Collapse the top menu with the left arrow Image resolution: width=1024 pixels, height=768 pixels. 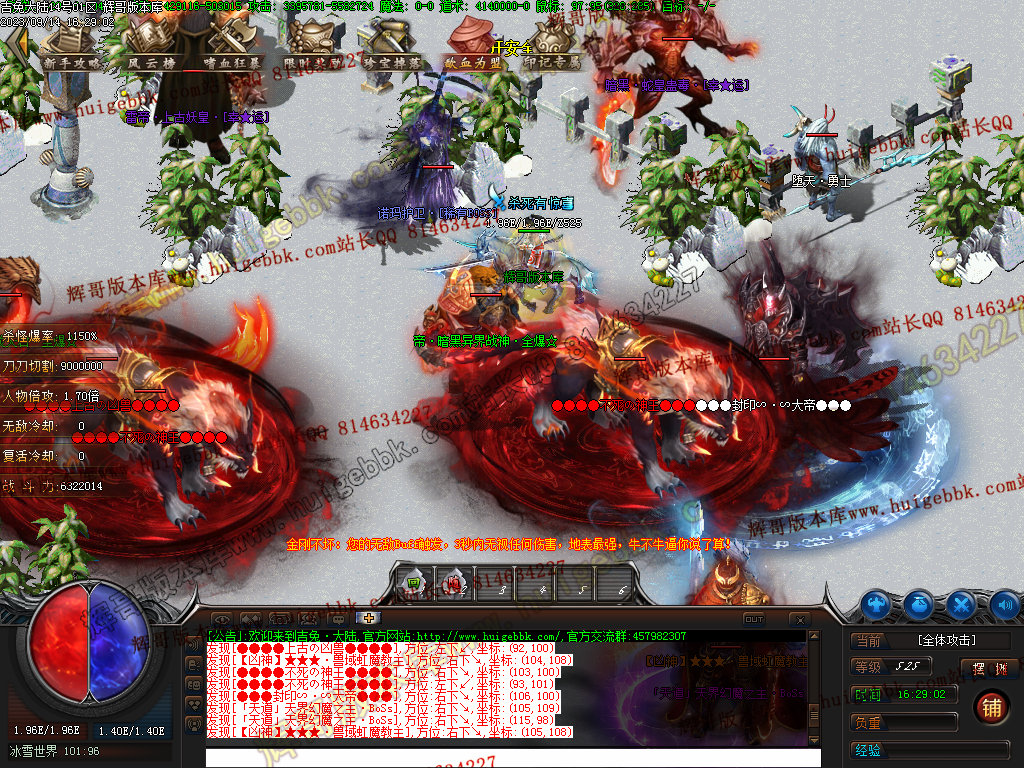click(x=16, y=44)
